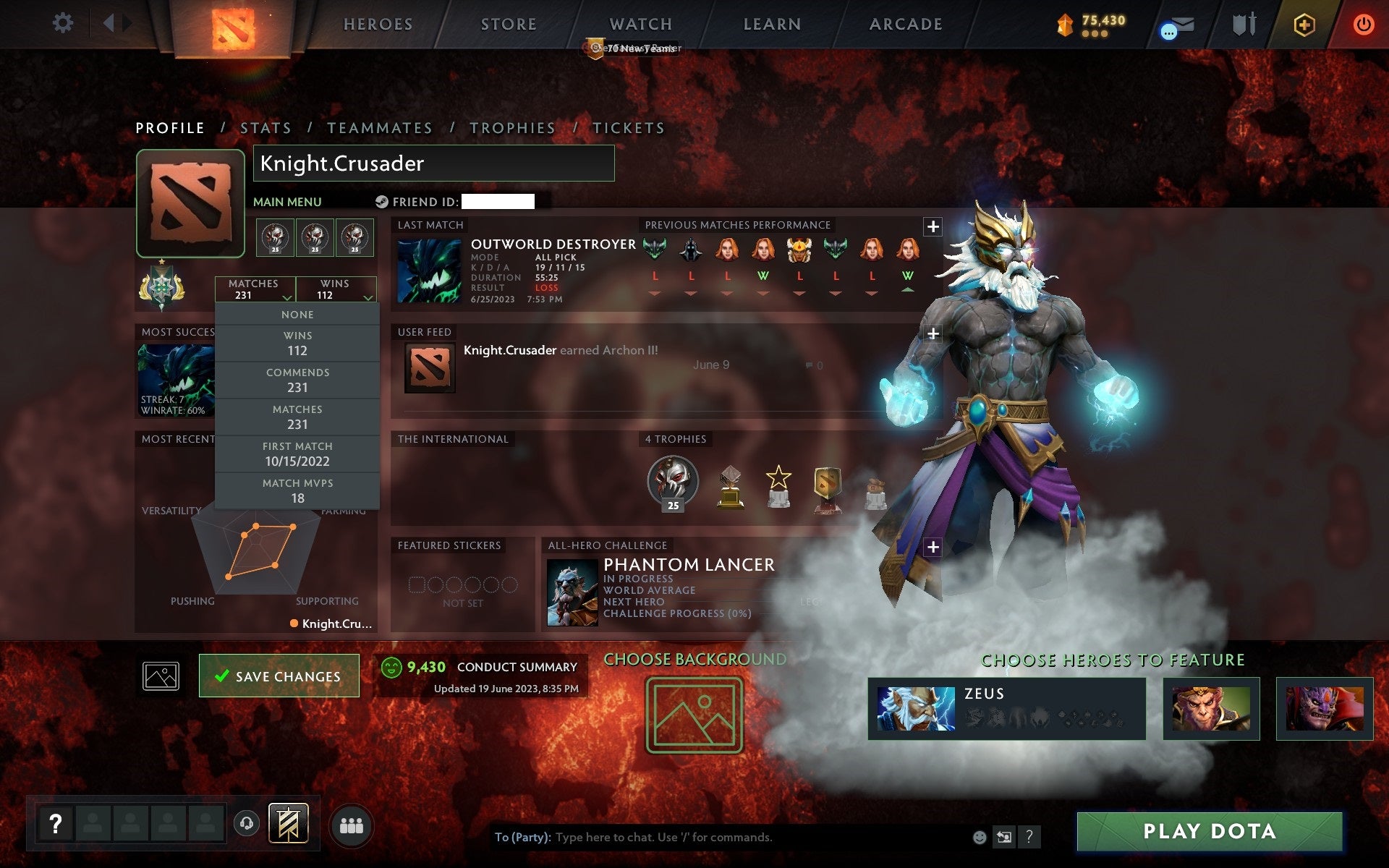The height and width of the screenshot is (868, 1389).
Task: Click the party chat input field
Action: point(723,838)
